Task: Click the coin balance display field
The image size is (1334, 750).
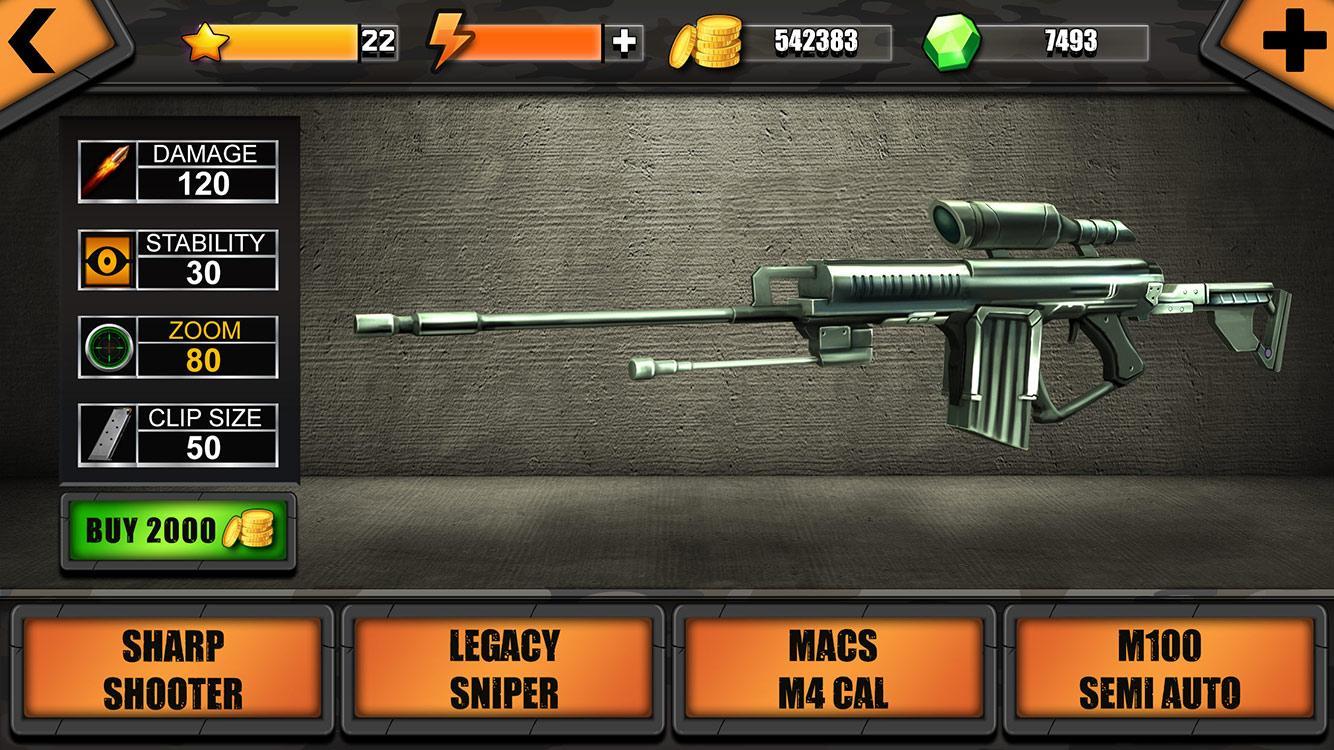Action: 820,41
